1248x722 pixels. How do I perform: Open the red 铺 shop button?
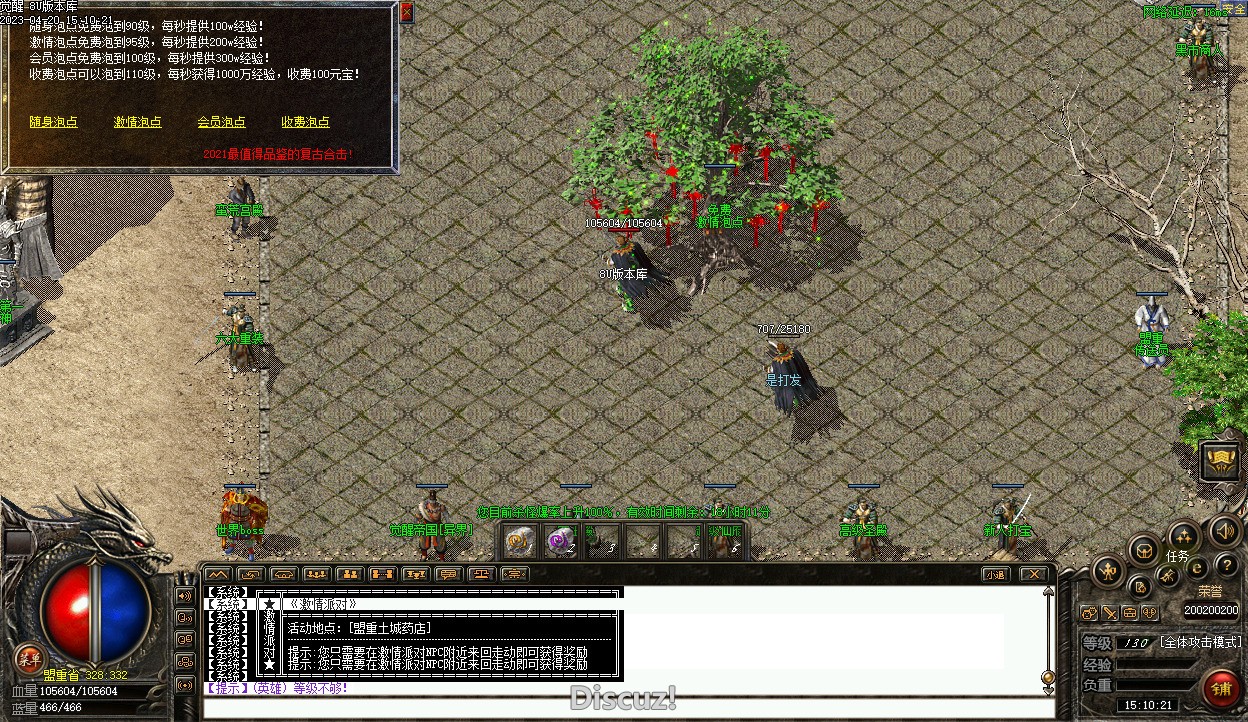coord(1220,688)
